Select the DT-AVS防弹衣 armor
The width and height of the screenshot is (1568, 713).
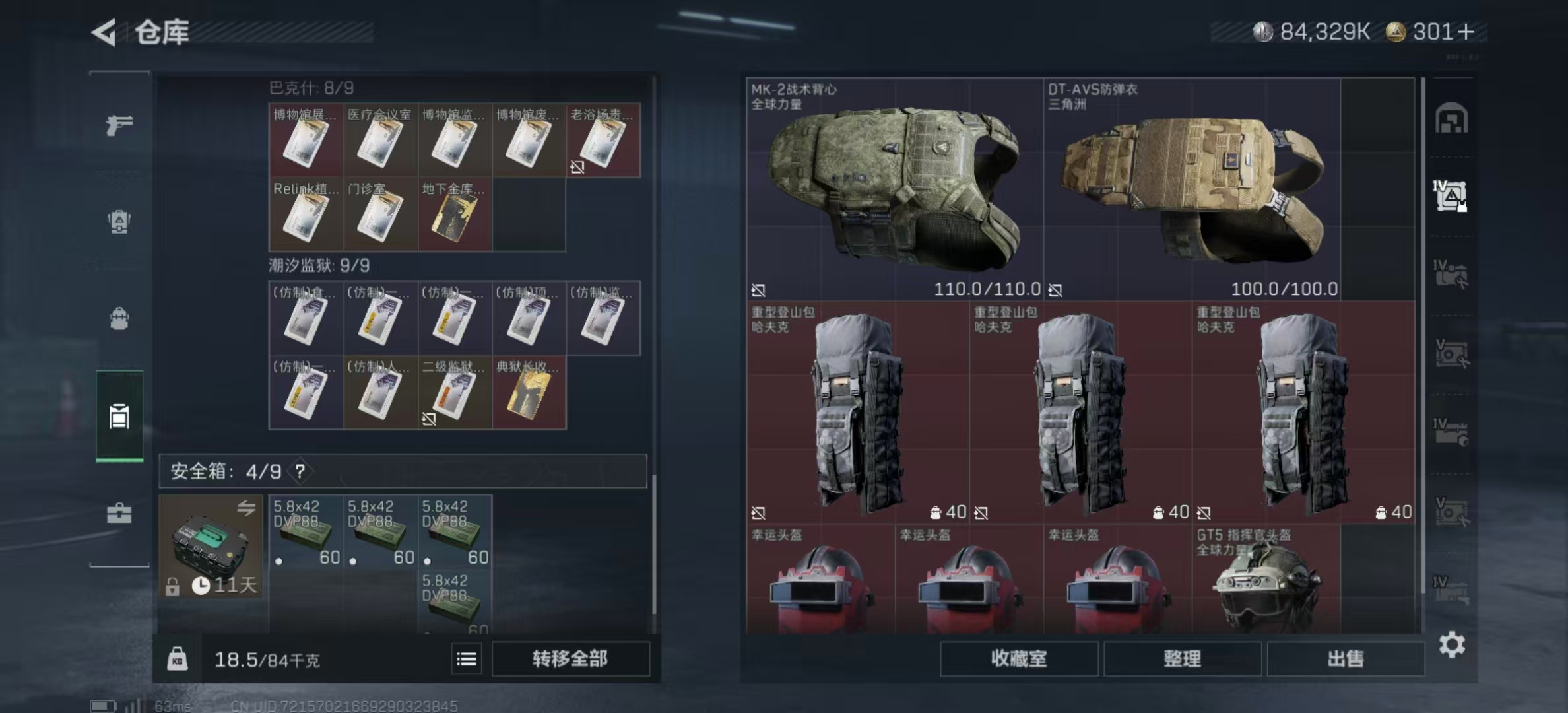click(x=1191, y=189)
